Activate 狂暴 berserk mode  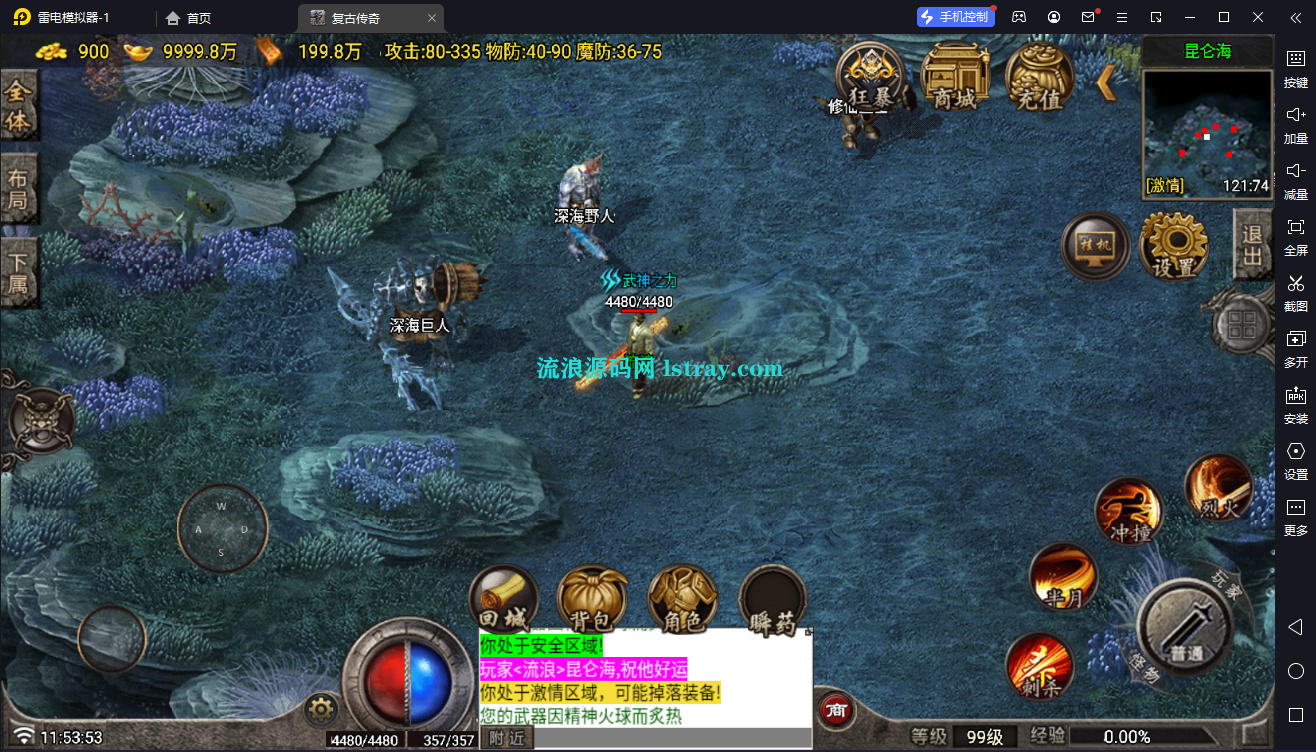(870, 77)
